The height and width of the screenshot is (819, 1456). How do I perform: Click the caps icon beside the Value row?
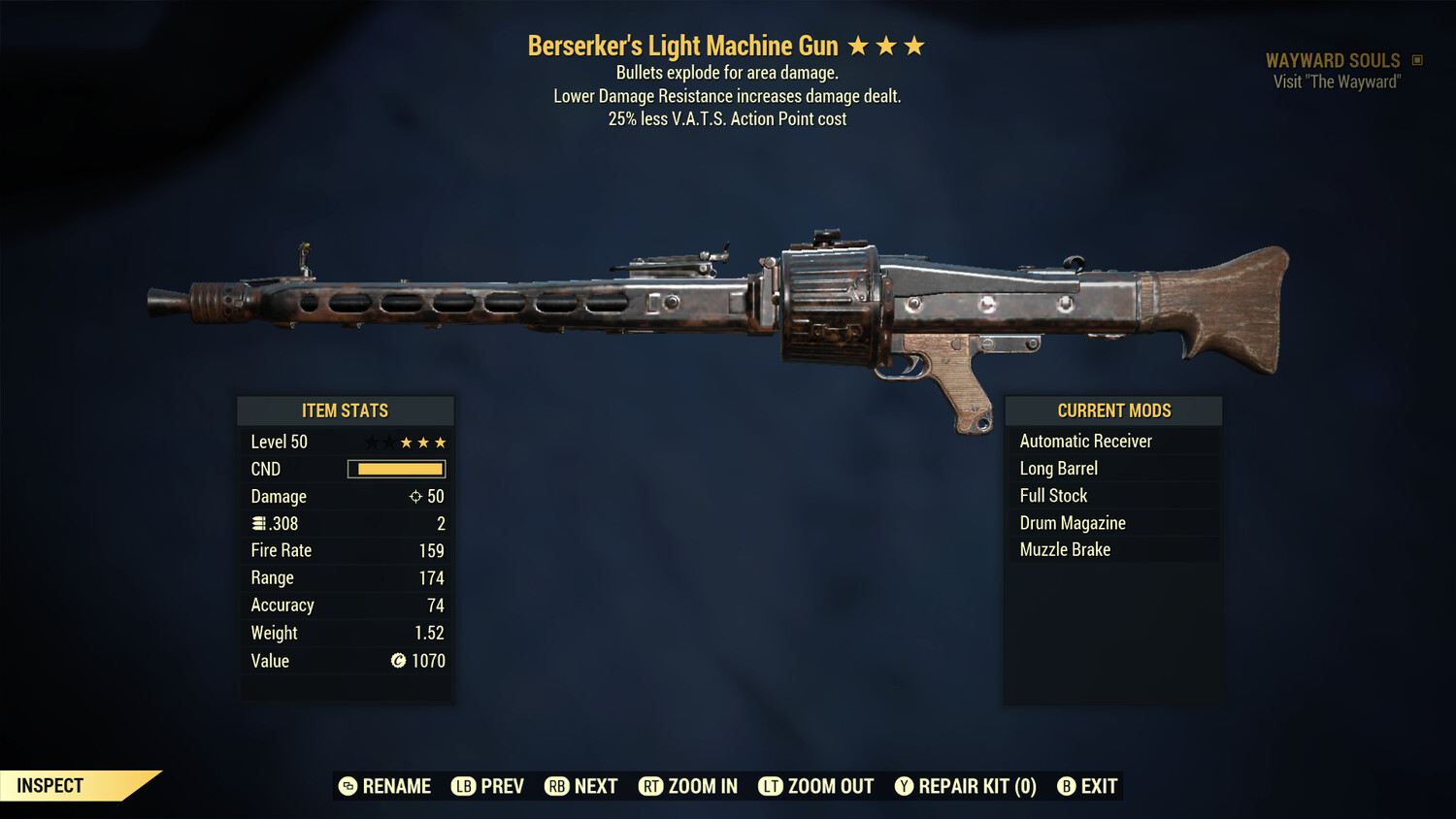398,661
